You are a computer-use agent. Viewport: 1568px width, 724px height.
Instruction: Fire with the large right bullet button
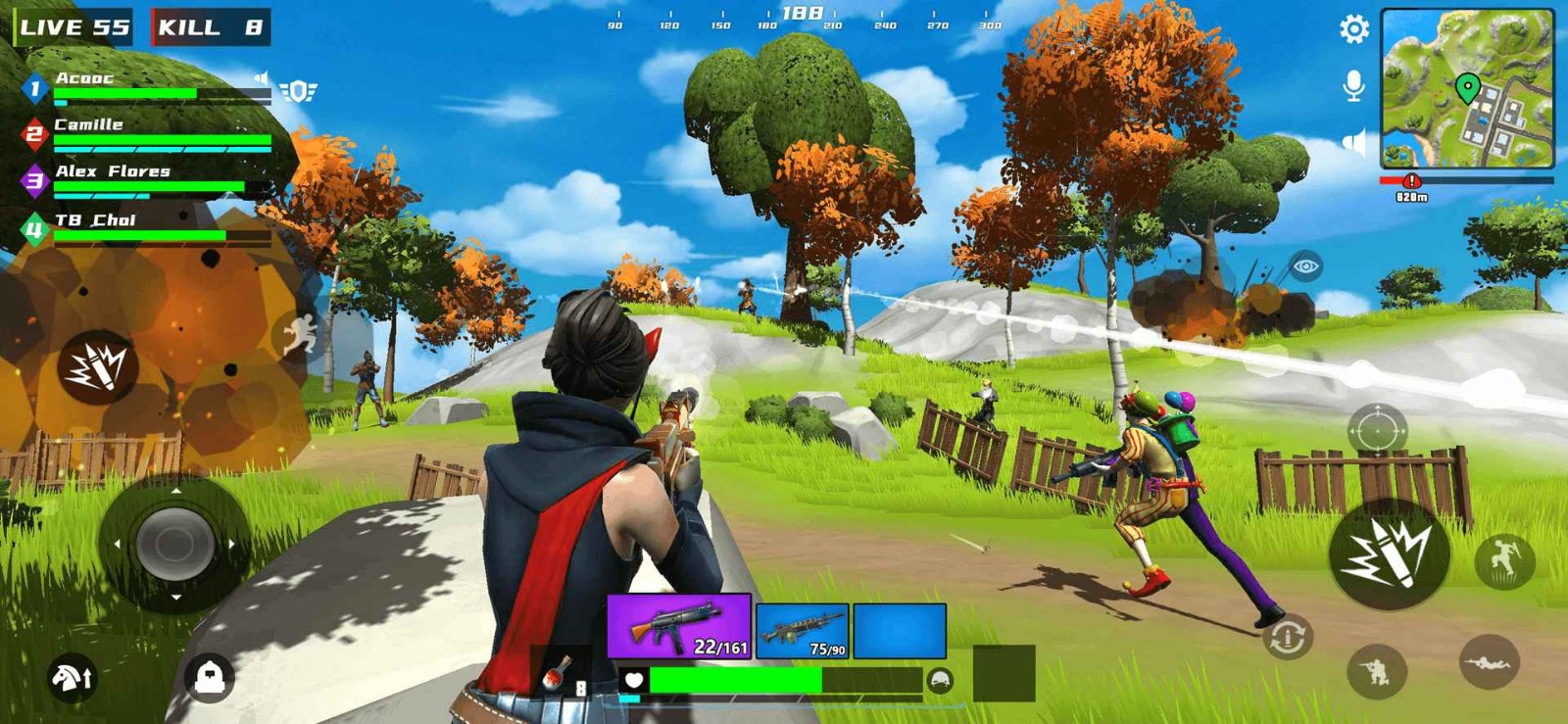pos(1388,554)
